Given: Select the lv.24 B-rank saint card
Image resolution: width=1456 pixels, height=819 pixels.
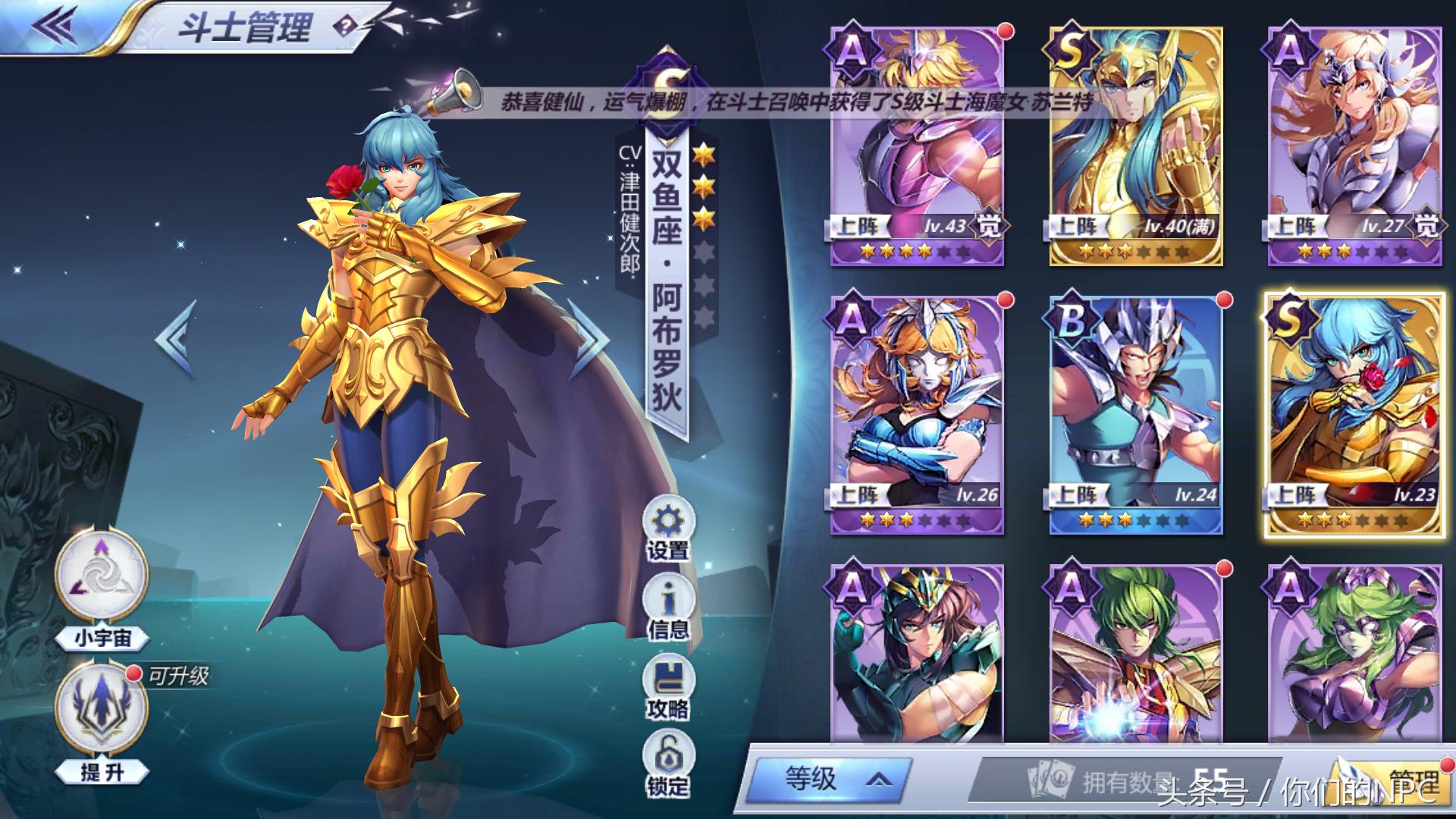Looking at the screenshot, I should [1136, 415].
